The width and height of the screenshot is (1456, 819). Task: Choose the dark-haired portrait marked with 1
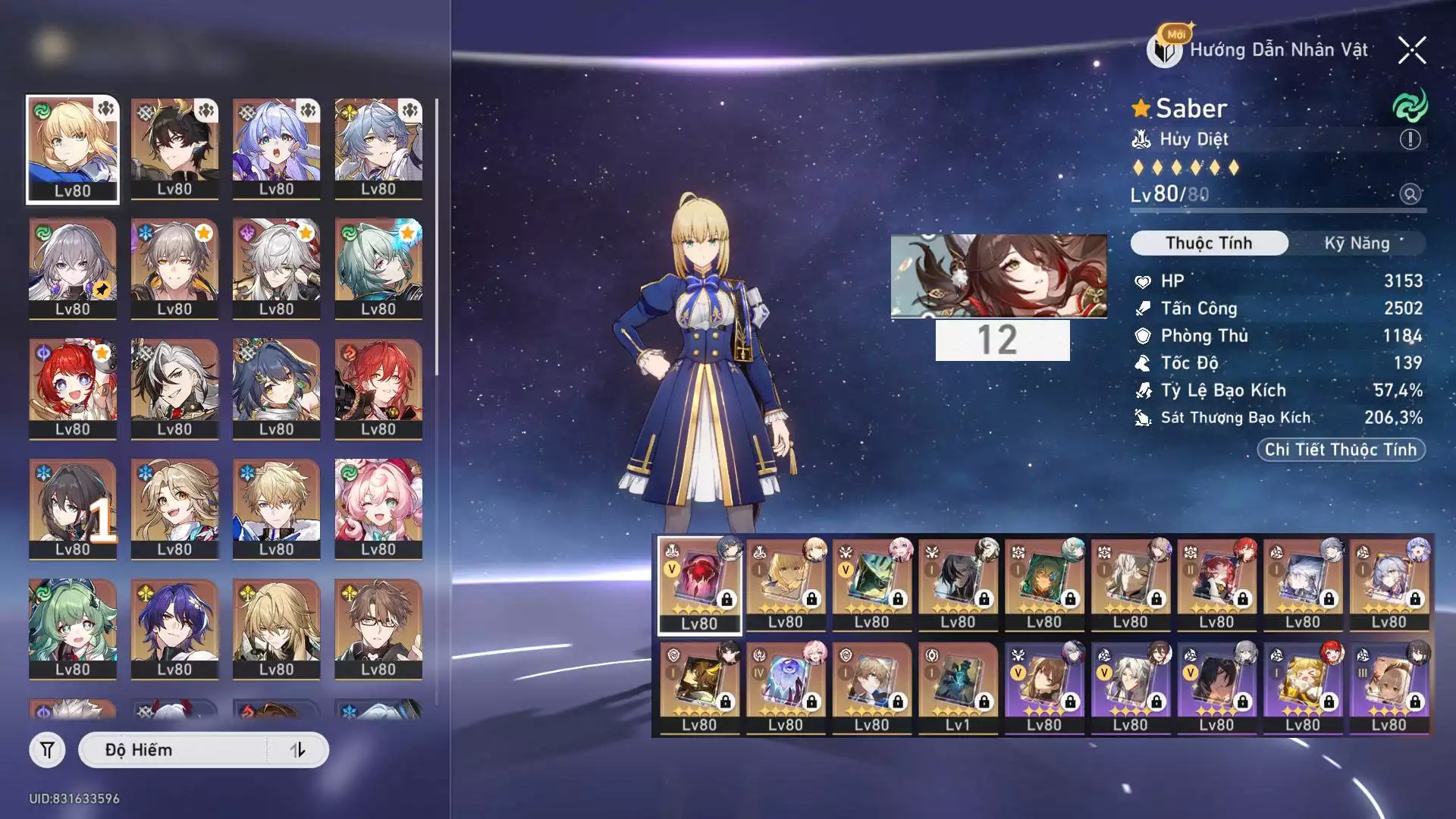click(73, 508)
